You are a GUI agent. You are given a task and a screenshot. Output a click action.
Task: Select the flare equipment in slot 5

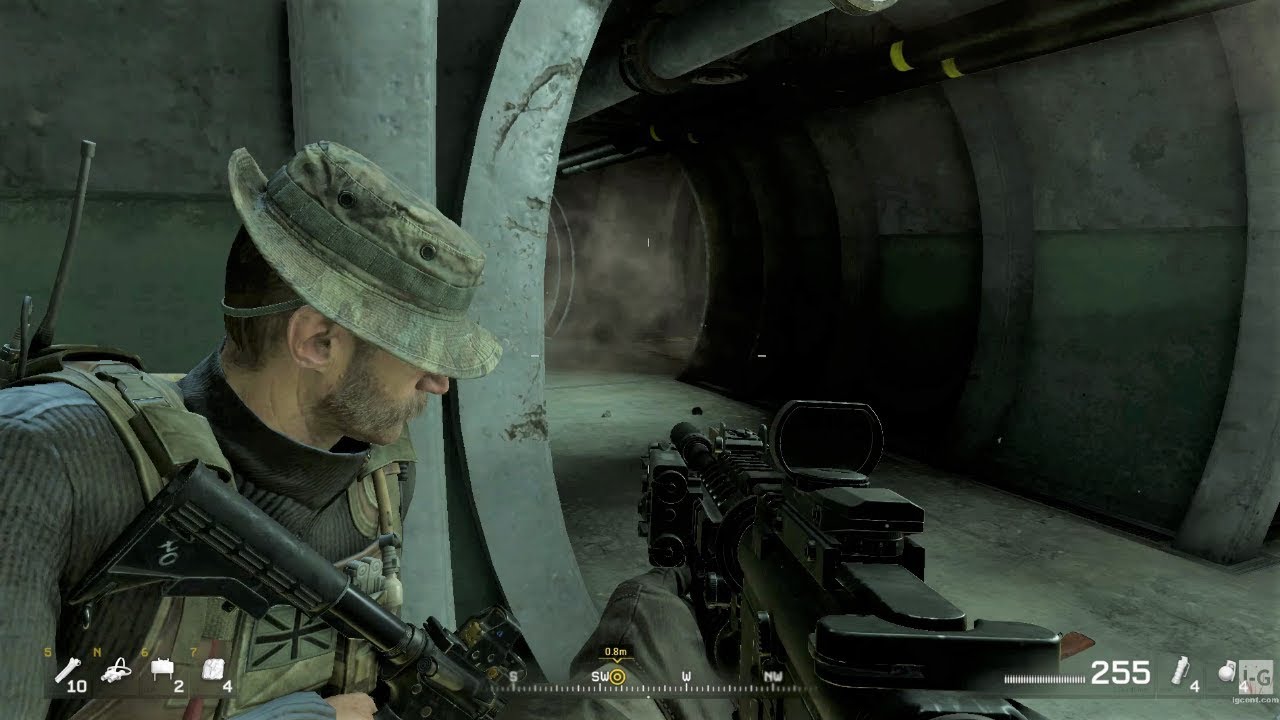(x=66, y=668)
